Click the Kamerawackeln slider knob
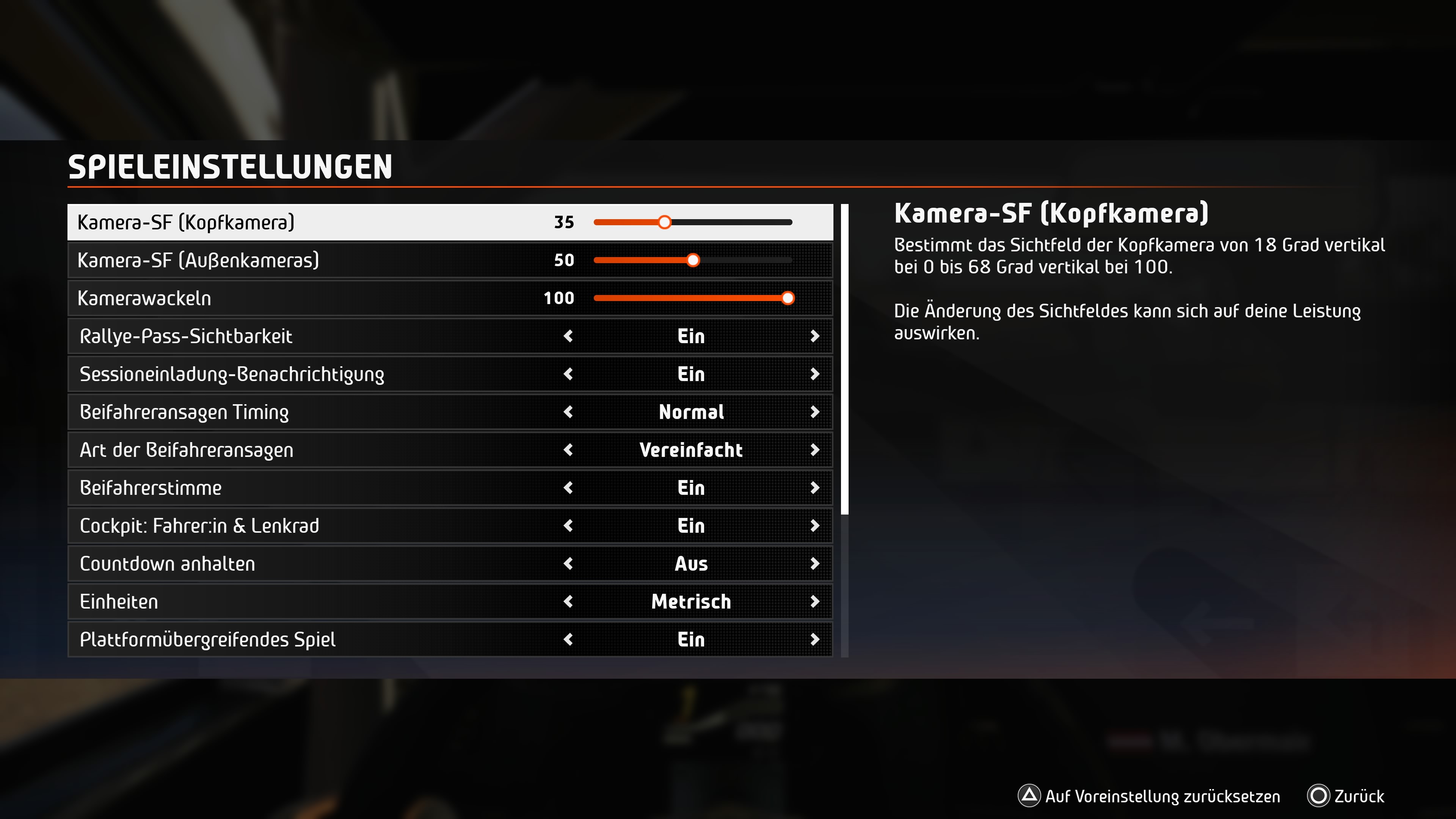 [x=788, y=298]
